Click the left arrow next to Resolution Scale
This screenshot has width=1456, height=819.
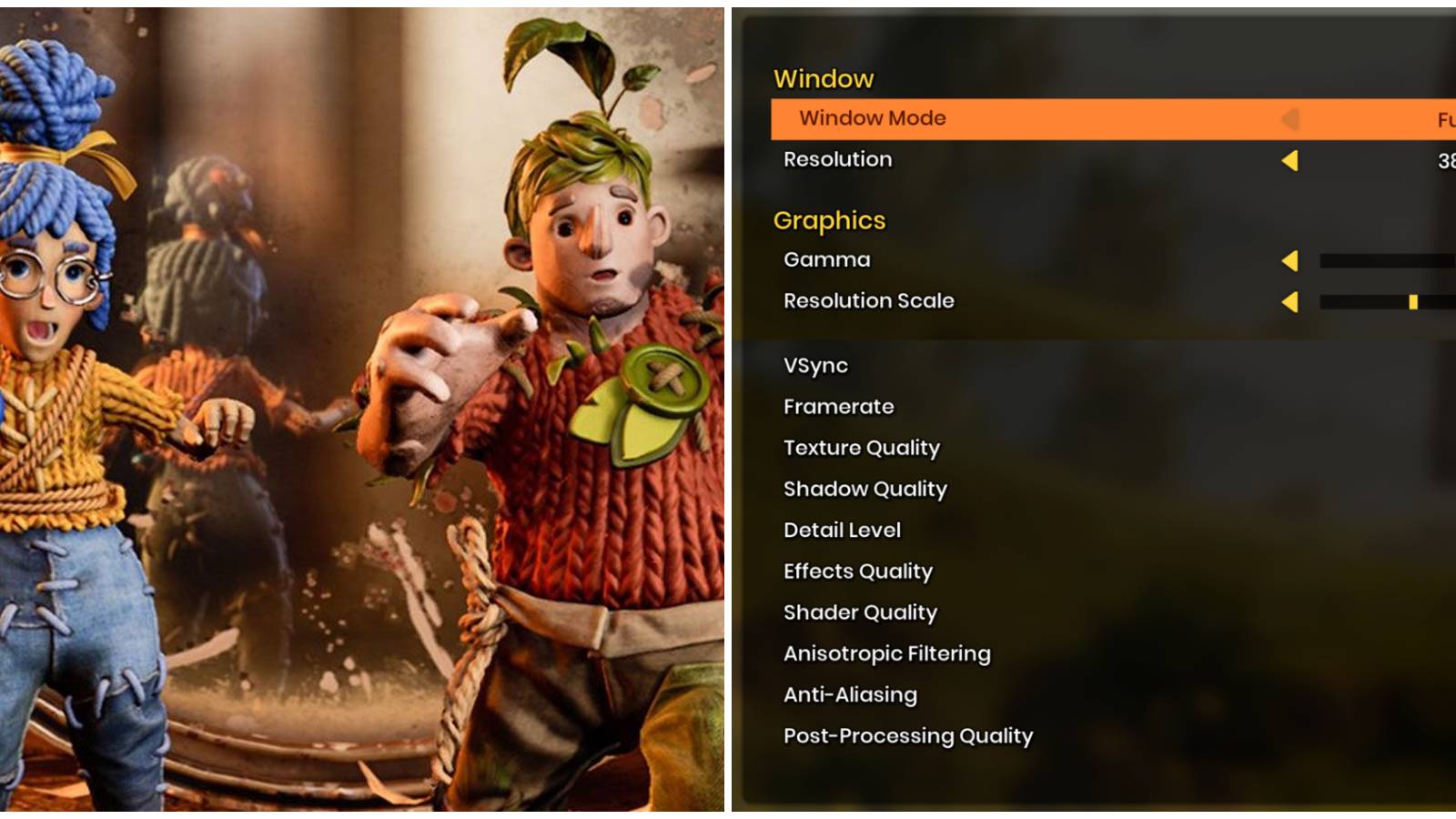coord(1293,302)
